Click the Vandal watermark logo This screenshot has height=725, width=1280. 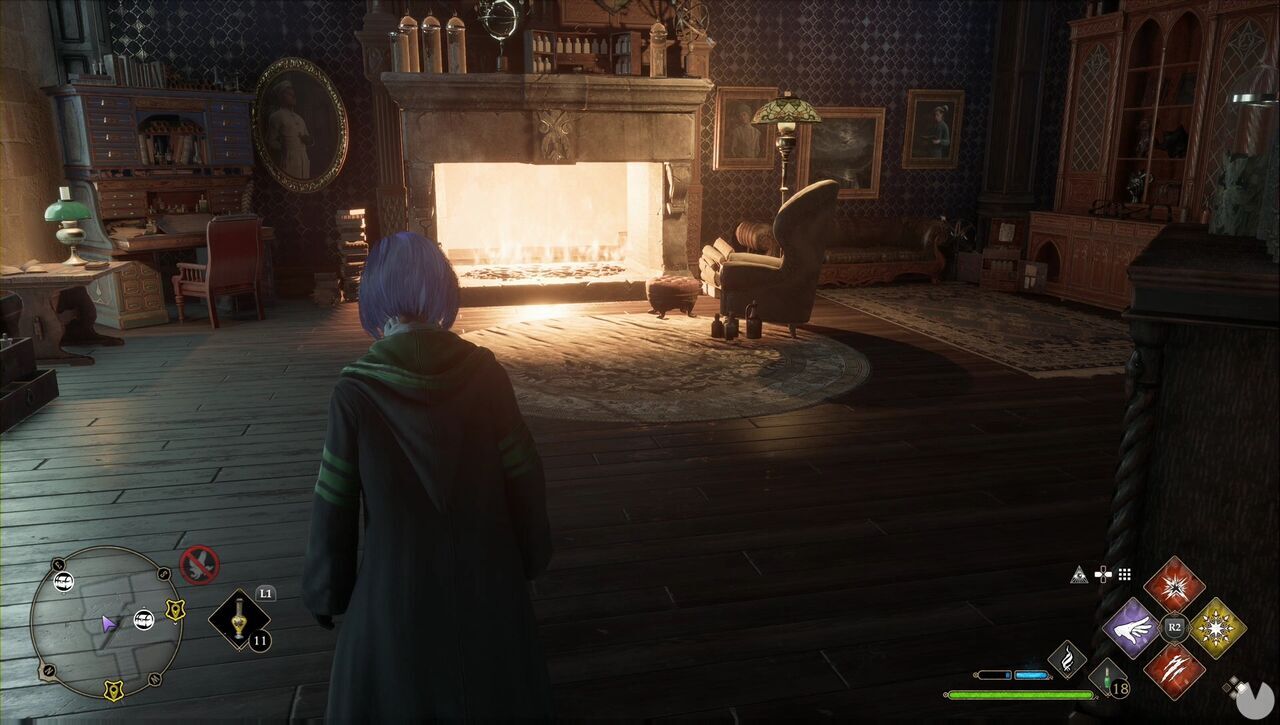pos(1255,699)
